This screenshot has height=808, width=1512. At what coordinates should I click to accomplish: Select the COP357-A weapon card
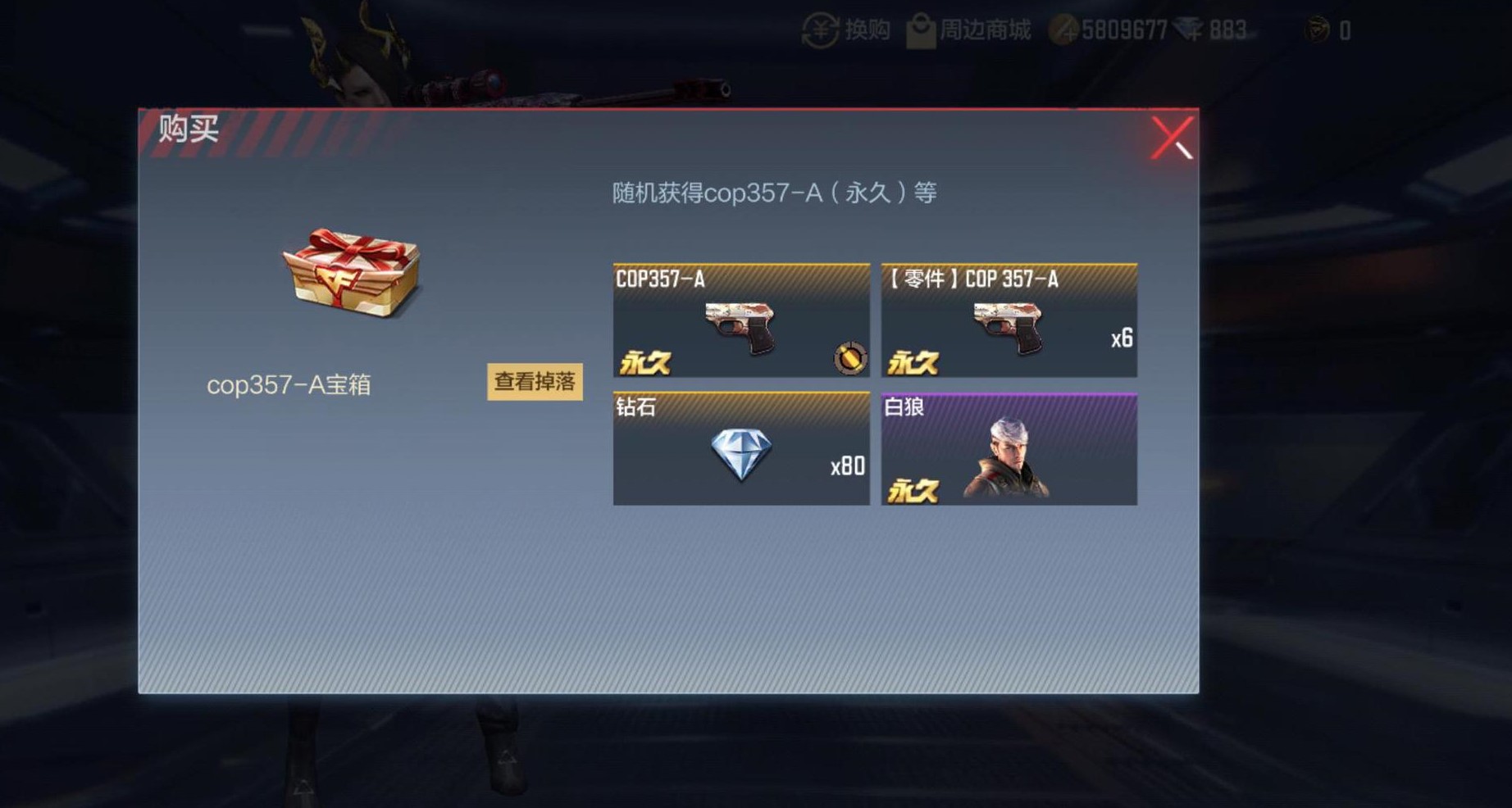(x=740, y=320)
